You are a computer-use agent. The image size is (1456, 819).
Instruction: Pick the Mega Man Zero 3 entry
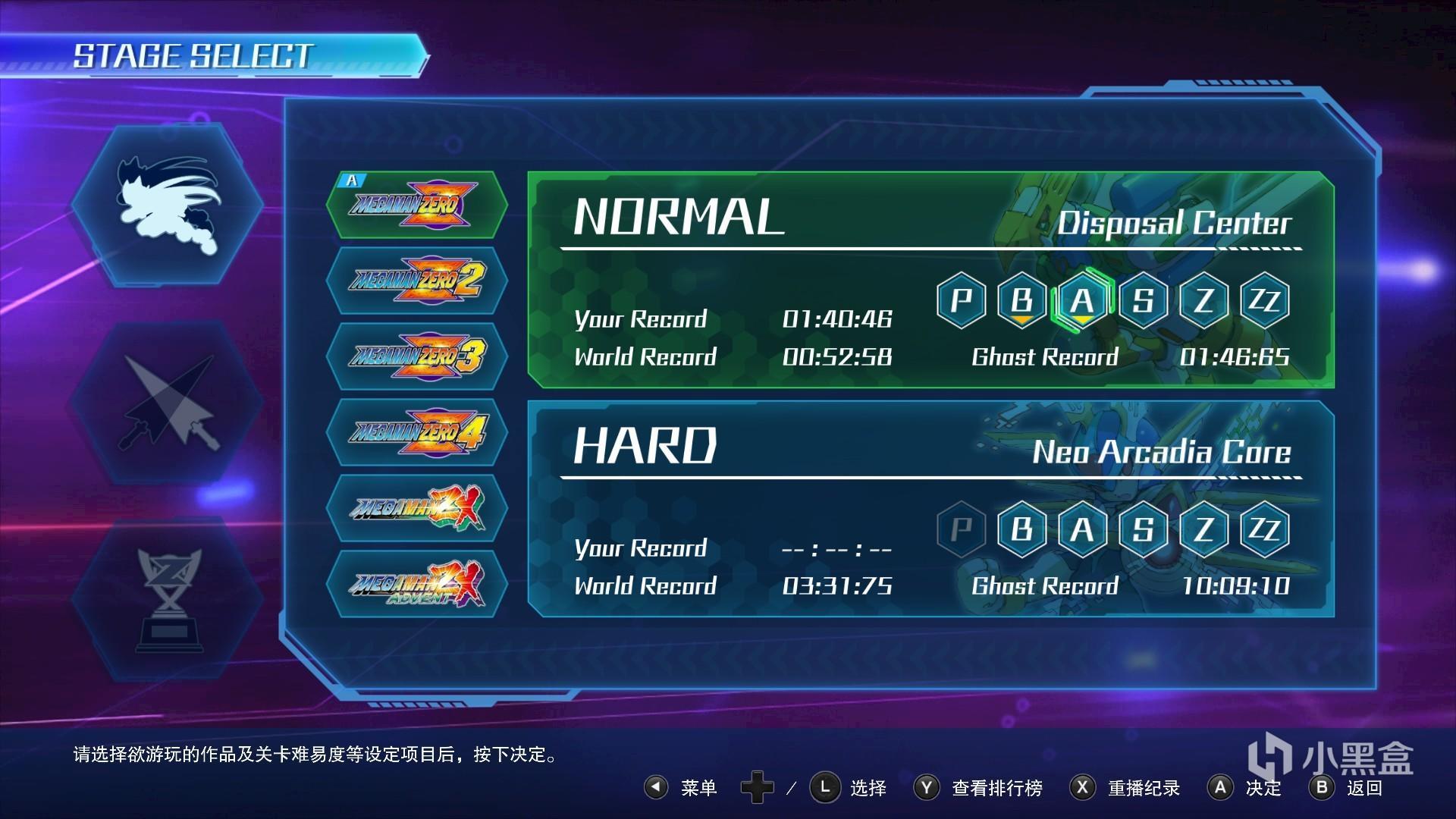tap(416, 356)
